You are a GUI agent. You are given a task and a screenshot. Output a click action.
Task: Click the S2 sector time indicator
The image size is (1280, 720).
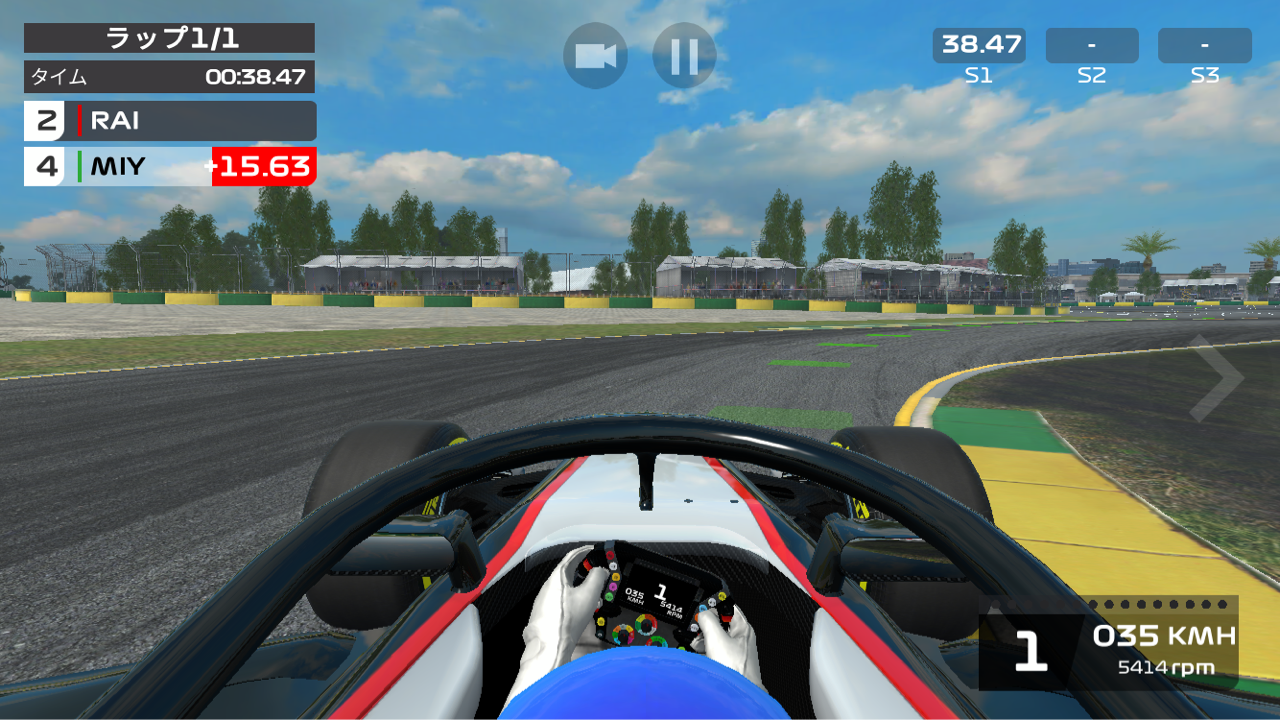1091,45
